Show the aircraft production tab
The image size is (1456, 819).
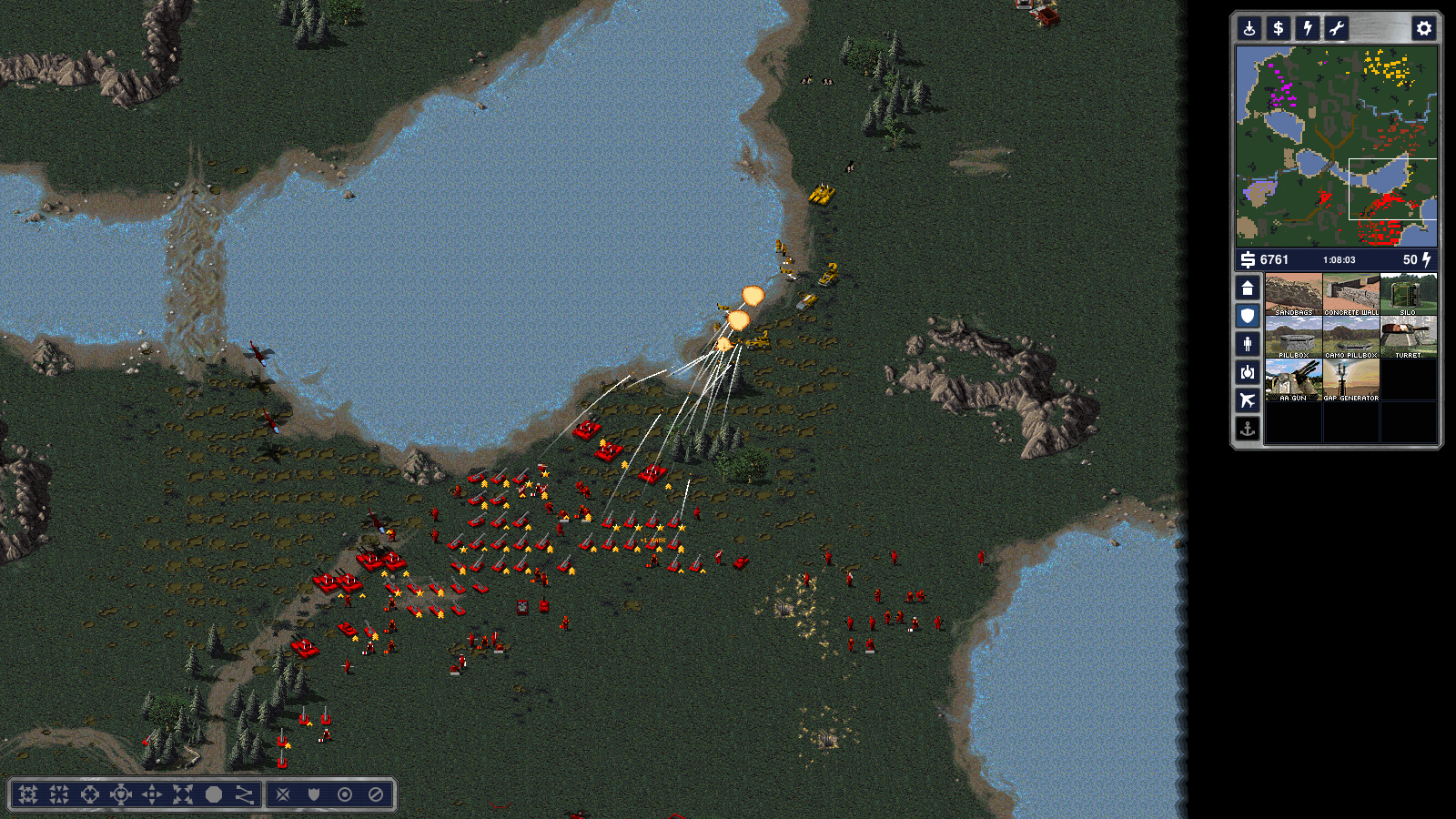pos(1248,400)
